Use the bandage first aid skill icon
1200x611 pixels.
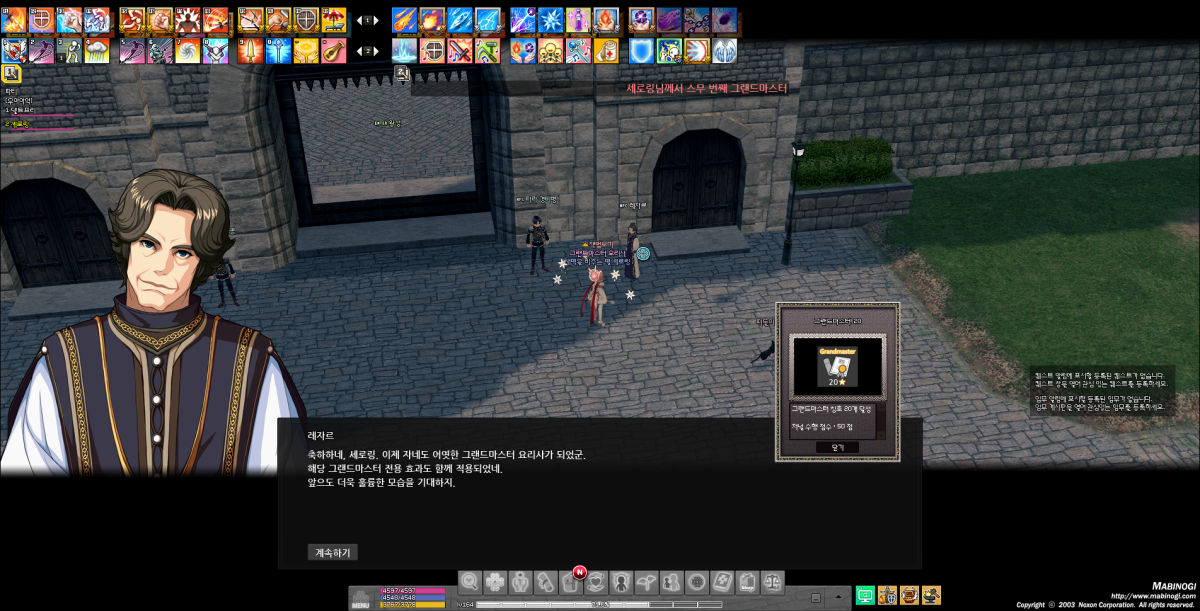(606, 50)
